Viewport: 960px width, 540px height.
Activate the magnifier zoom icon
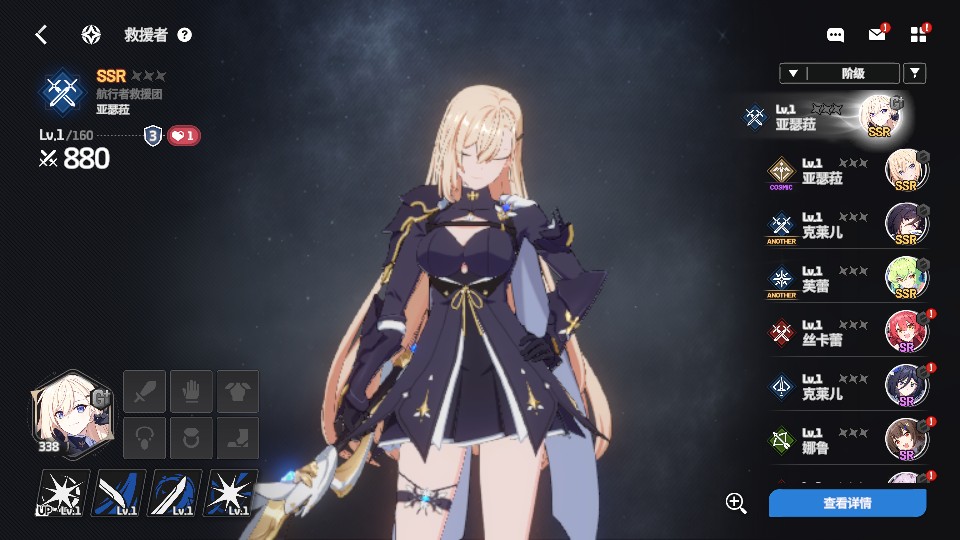click(x=736, y=503)
